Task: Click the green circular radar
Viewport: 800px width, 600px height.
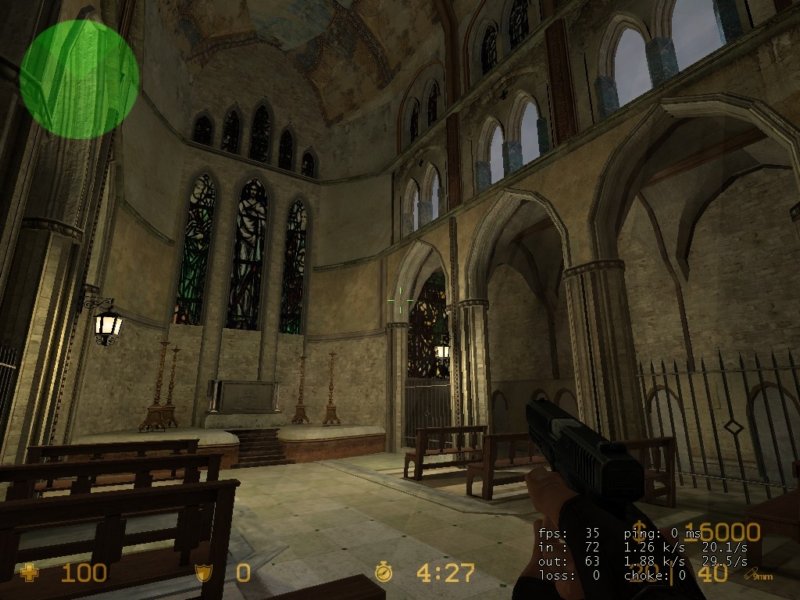Action: pyautogui.click(x=79, y=79)
